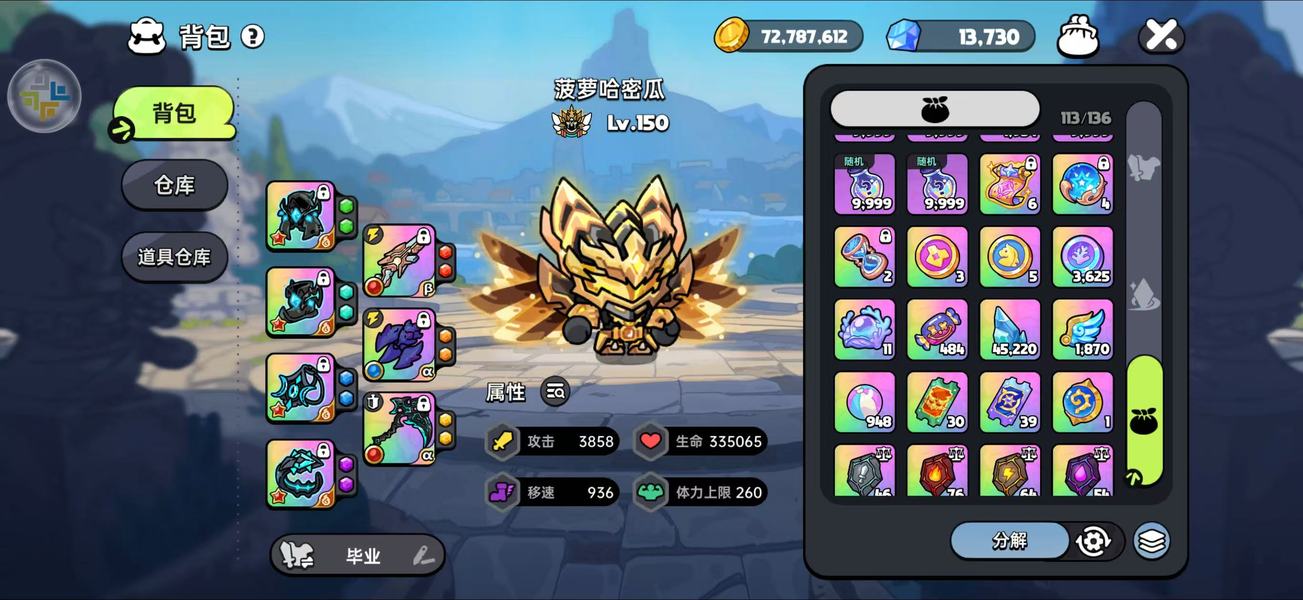Open the 属性 attribute details magnifier
Screen dimensions: 1303x600
click(x=555, y=392)
